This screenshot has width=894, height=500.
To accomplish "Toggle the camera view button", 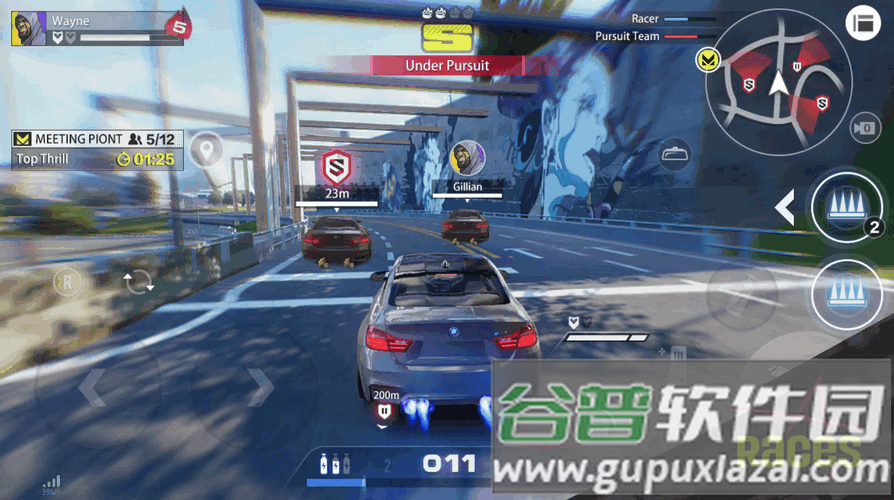I will (x=862, y=128).
